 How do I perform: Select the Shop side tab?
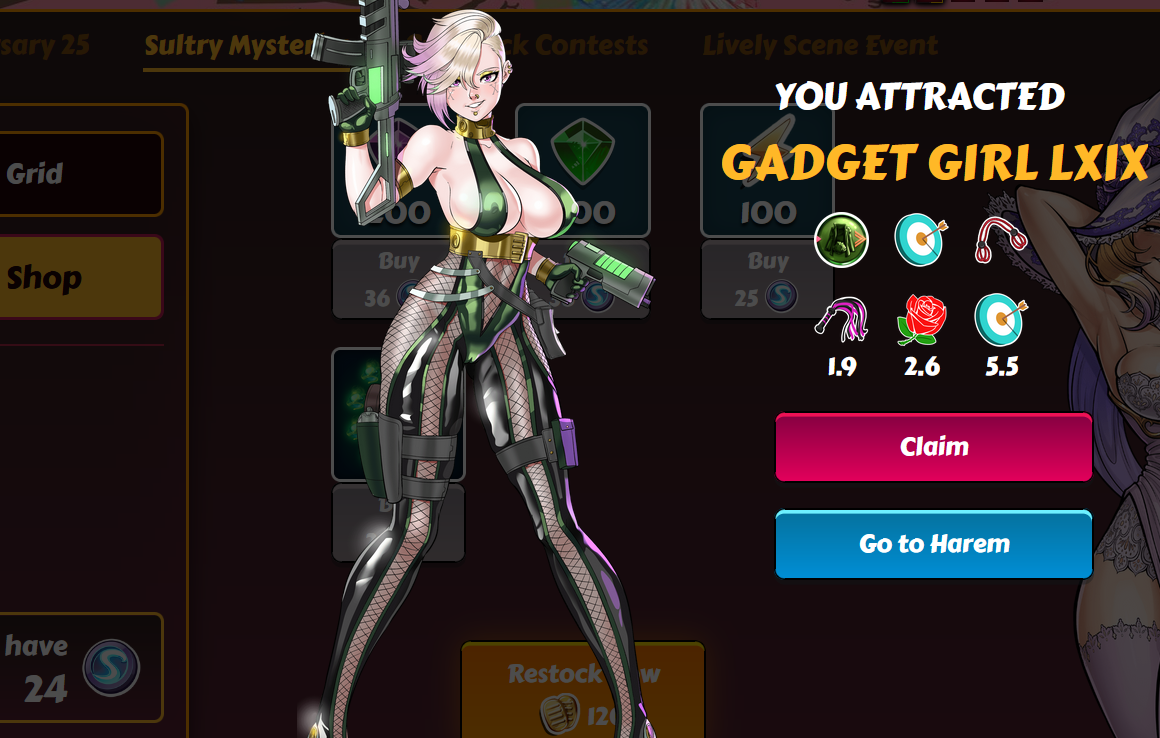80,277
